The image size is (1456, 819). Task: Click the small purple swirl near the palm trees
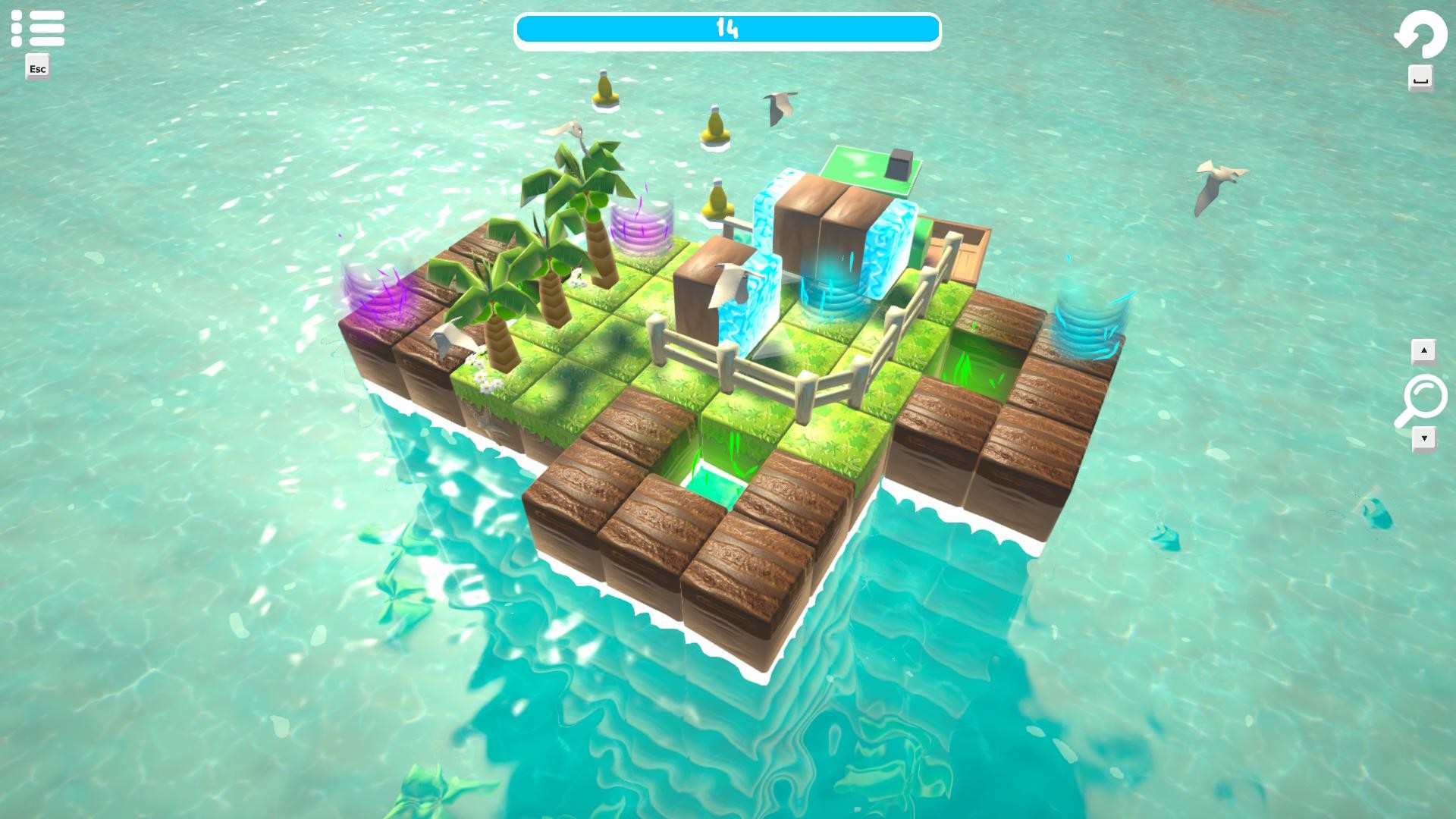[x=640, y=227]
